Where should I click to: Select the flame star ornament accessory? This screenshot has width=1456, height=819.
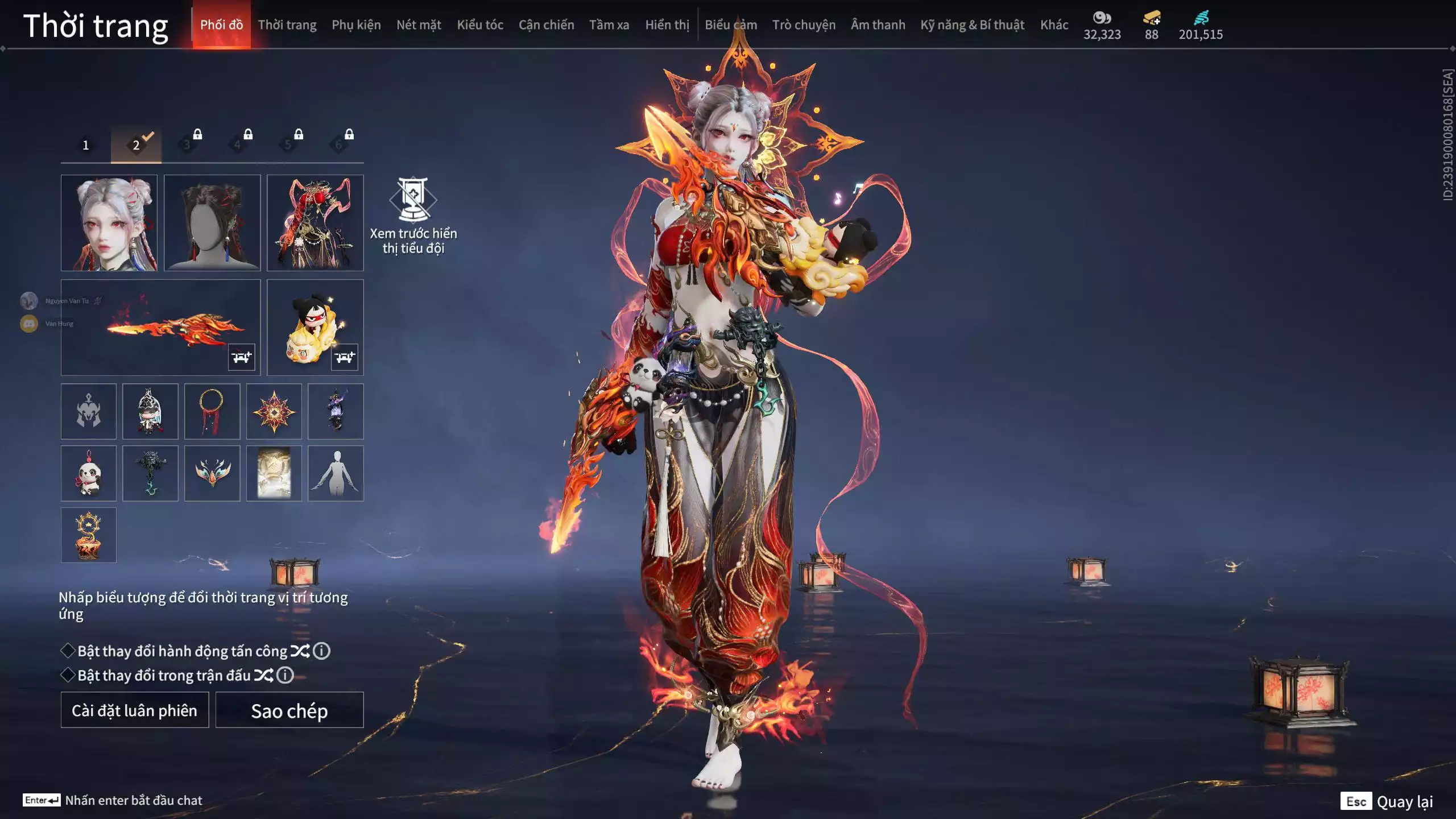pyautogui.click(x=275, y=411)
